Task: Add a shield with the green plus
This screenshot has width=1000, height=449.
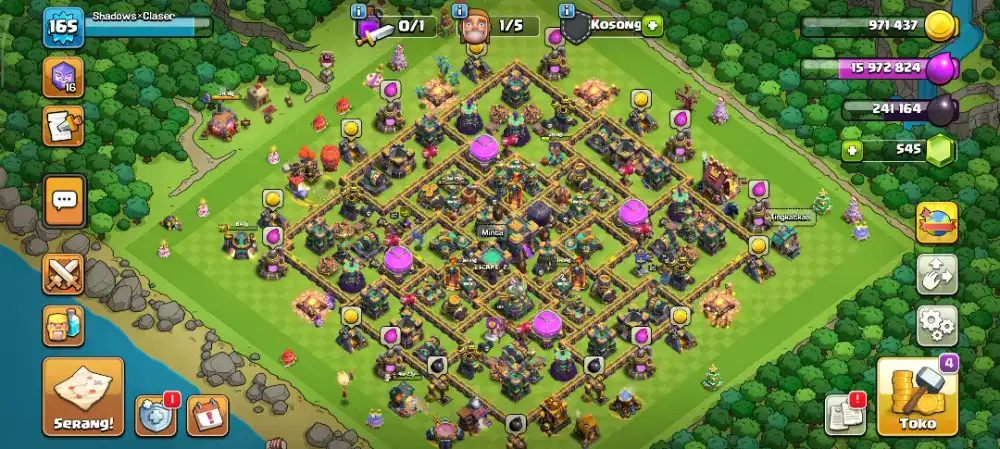Action: click(653, 26)
